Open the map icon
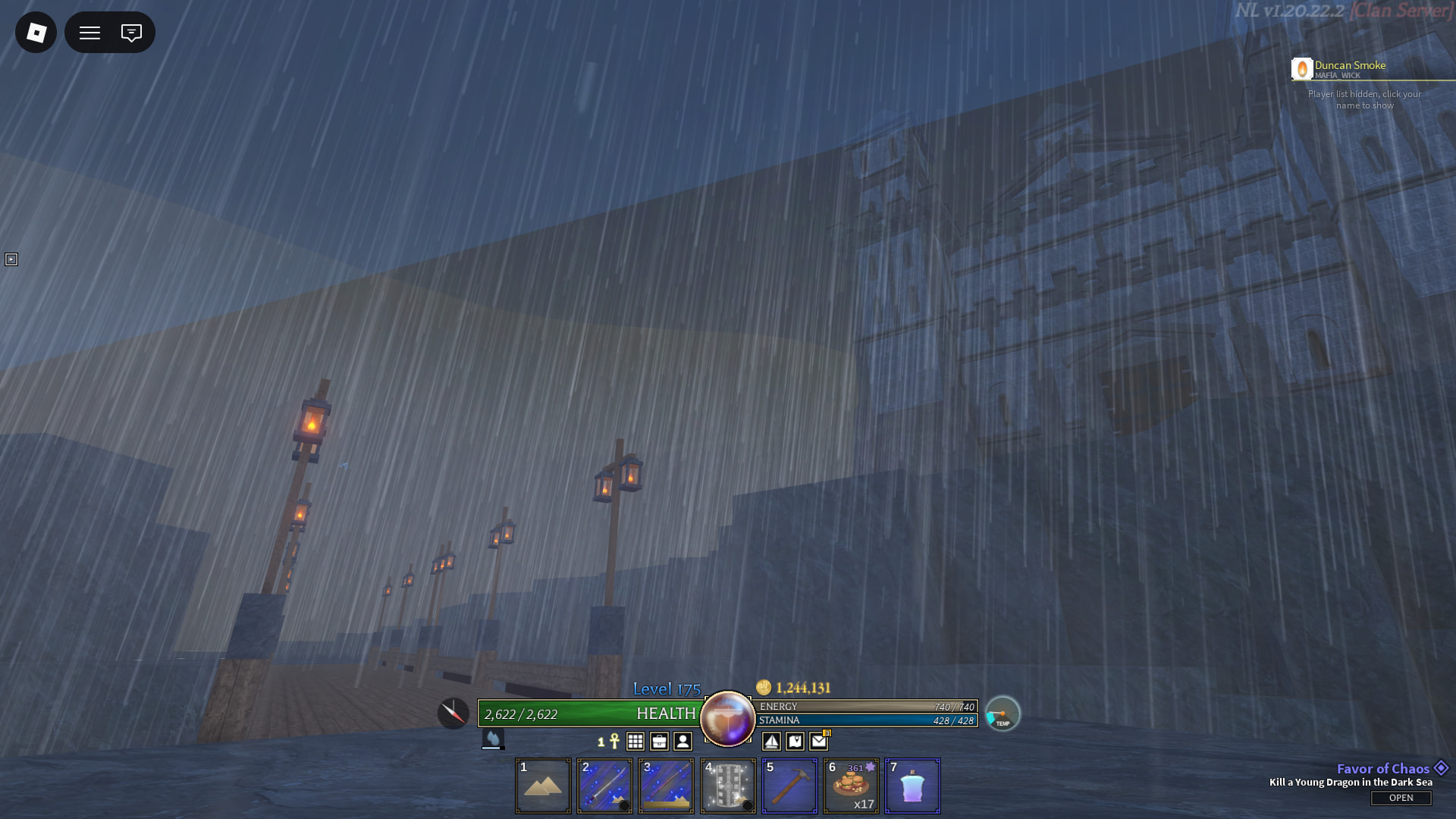This screenshot has height=819, width=1456. coord(795,741)
